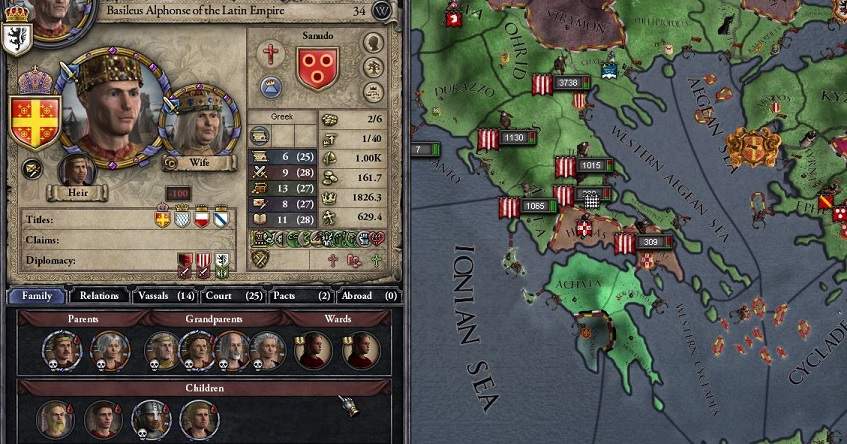Screen dimensions: 847x444
Task: Select the helmeted child portrait
Action: click(x=151, y=418)
